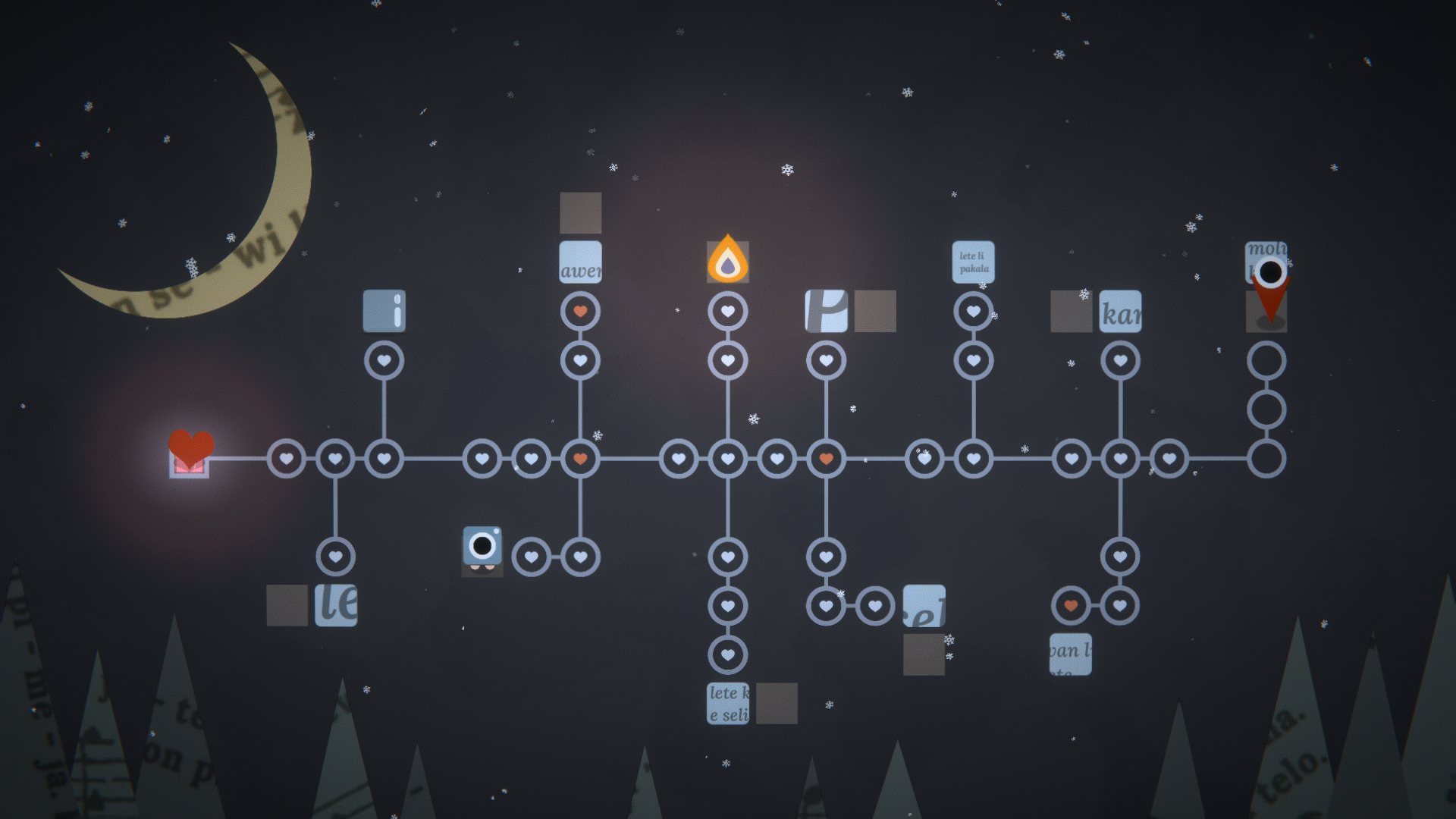
Task: Select the level tile showing "kan"
Action: [x=1120, y=311]
